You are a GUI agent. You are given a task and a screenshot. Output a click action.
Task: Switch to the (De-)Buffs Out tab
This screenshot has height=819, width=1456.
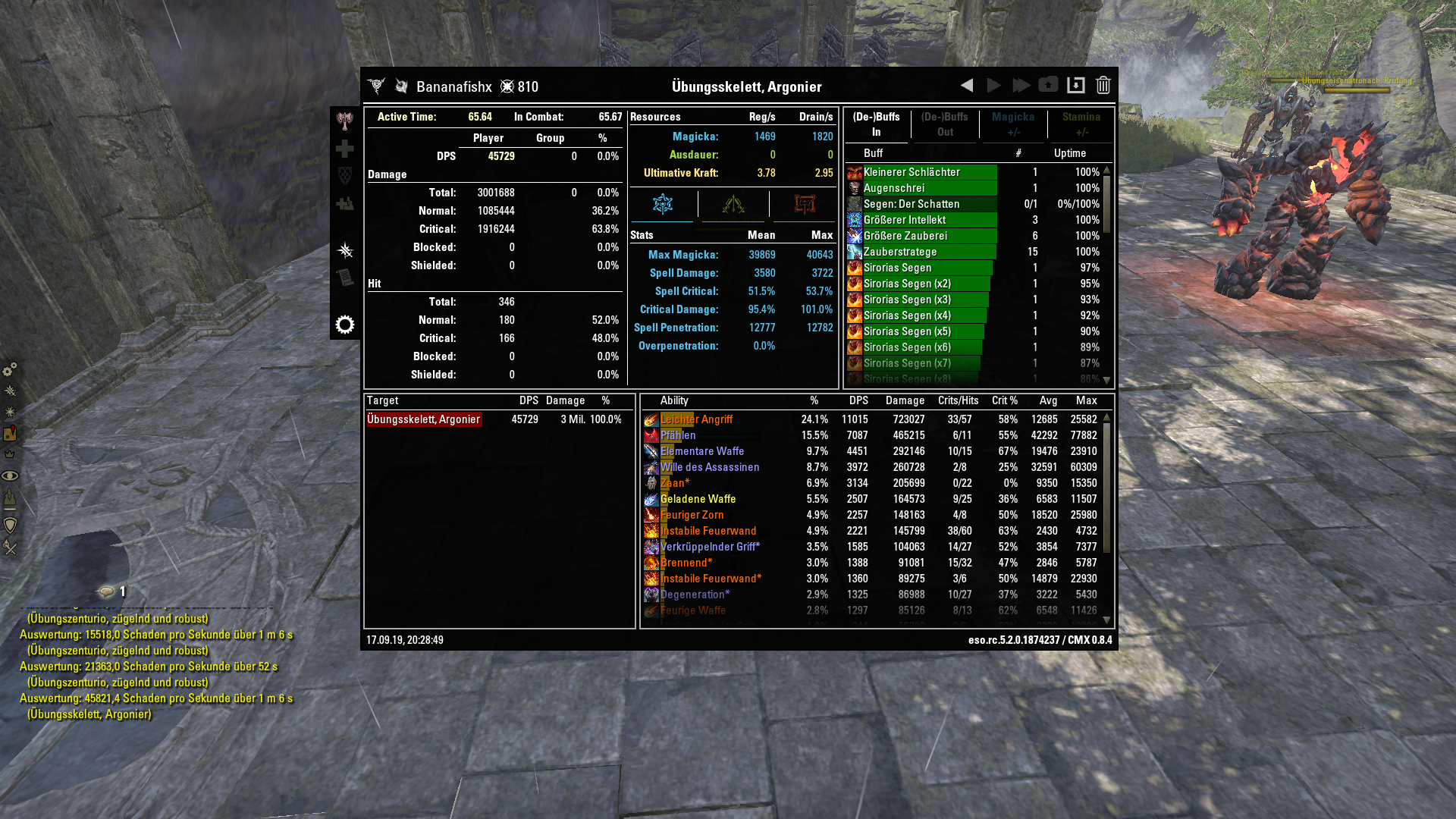[945, 123]
